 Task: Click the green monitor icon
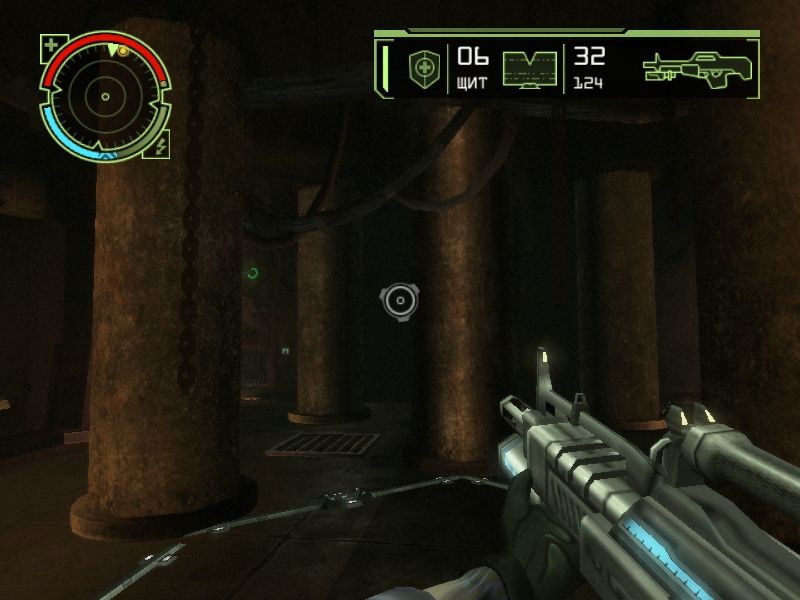pos(530,70)
